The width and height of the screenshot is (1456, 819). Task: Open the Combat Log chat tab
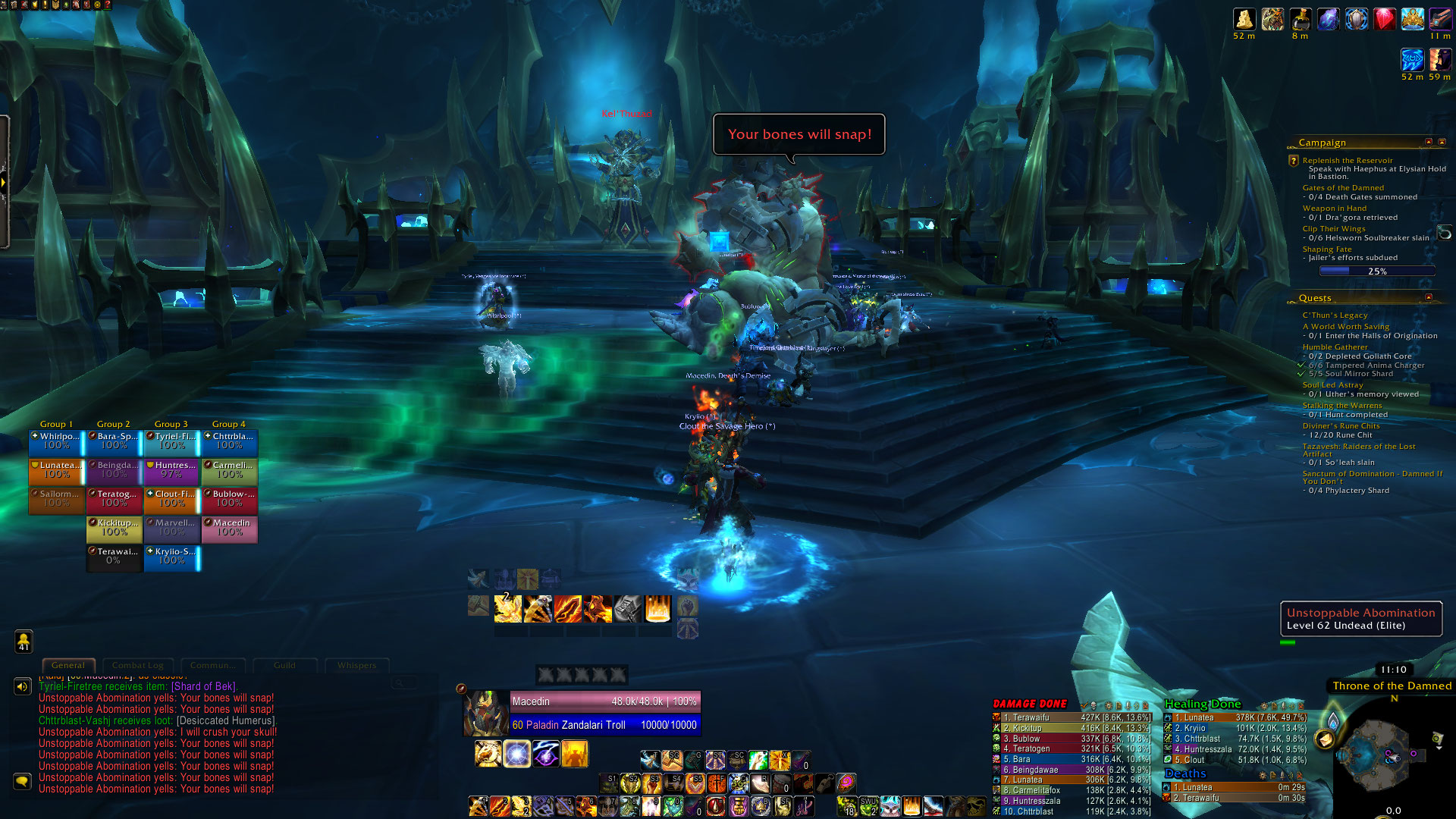[138, 665]
